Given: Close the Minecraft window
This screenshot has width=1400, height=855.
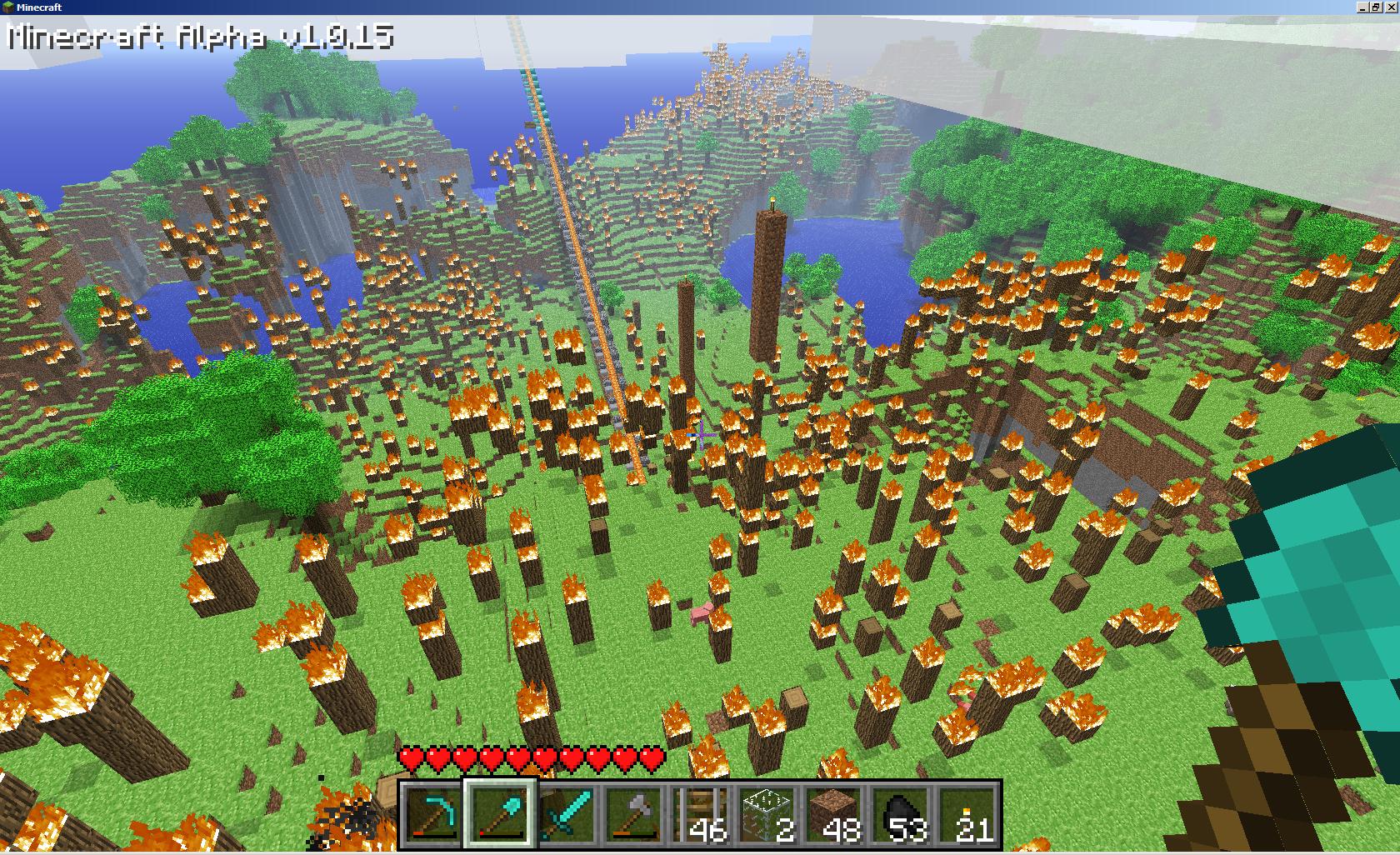Looking at the screenshot, I should tap(1390, 7).
